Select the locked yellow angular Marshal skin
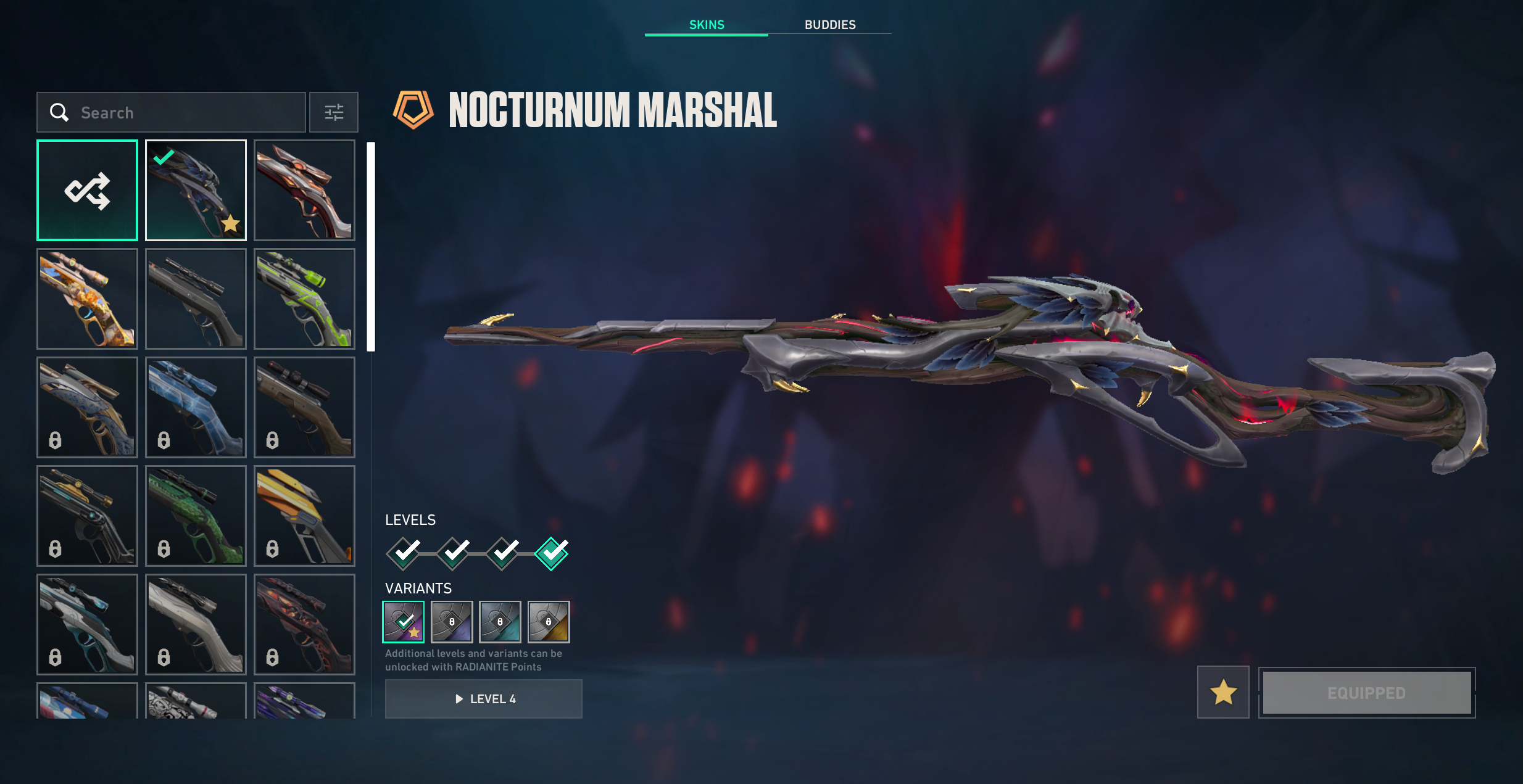Image resolution: width=1523 pixels, height=784 pixels. tap(304, 516)
